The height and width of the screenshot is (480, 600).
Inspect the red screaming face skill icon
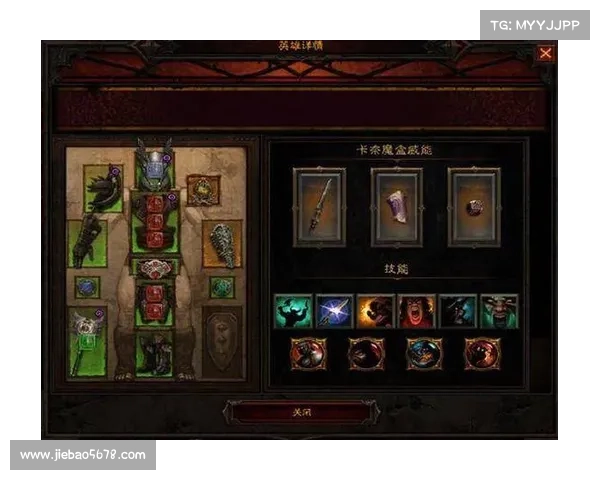pyautogui.click(x=416, y=311)
